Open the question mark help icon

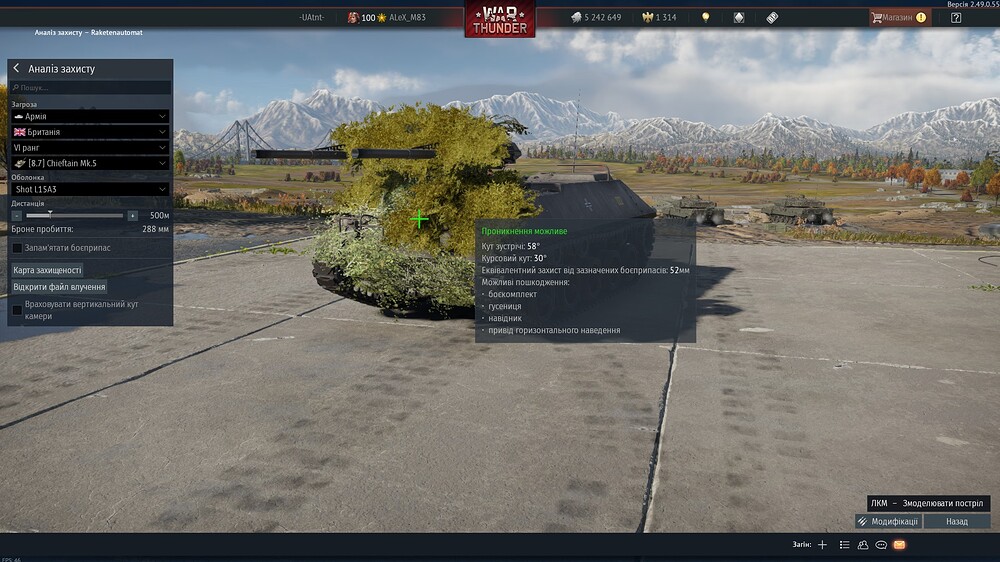pyautogui.click(x=956, y=17)
